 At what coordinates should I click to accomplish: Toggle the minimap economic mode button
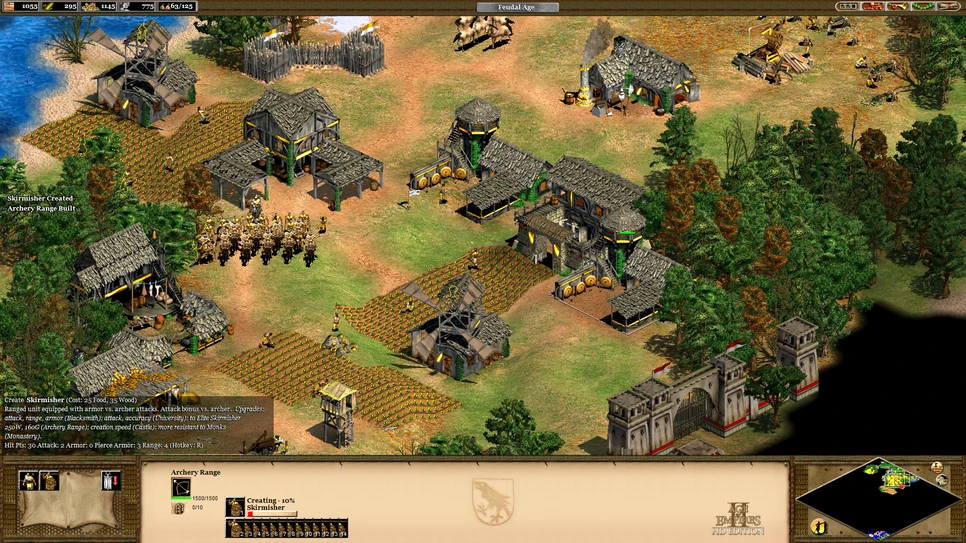943,479
